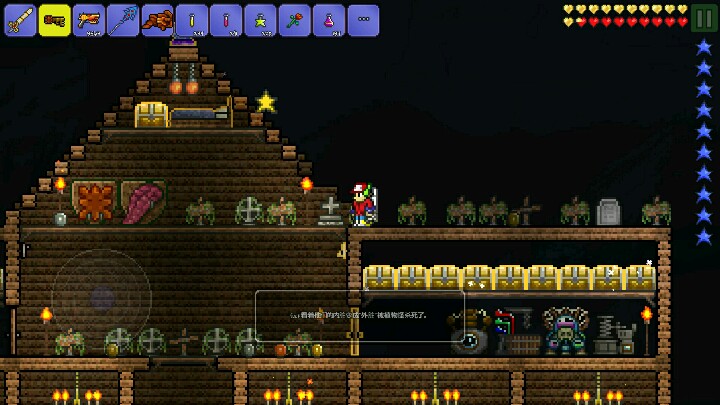720x405 pixels.
Task: Select the green star item slot
Action: coord(260,19)
